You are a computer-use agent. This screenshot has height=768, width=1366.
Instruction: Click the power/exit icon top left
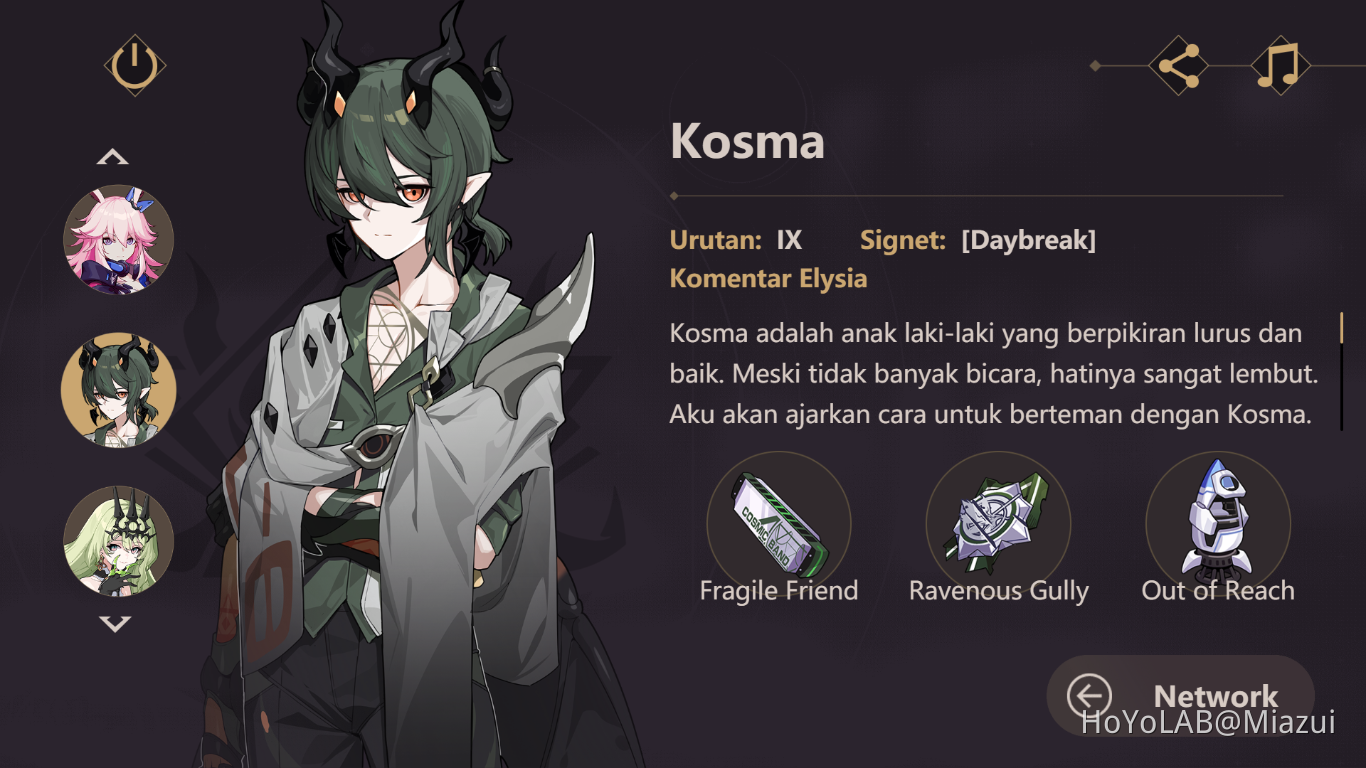tap(135, 63)
